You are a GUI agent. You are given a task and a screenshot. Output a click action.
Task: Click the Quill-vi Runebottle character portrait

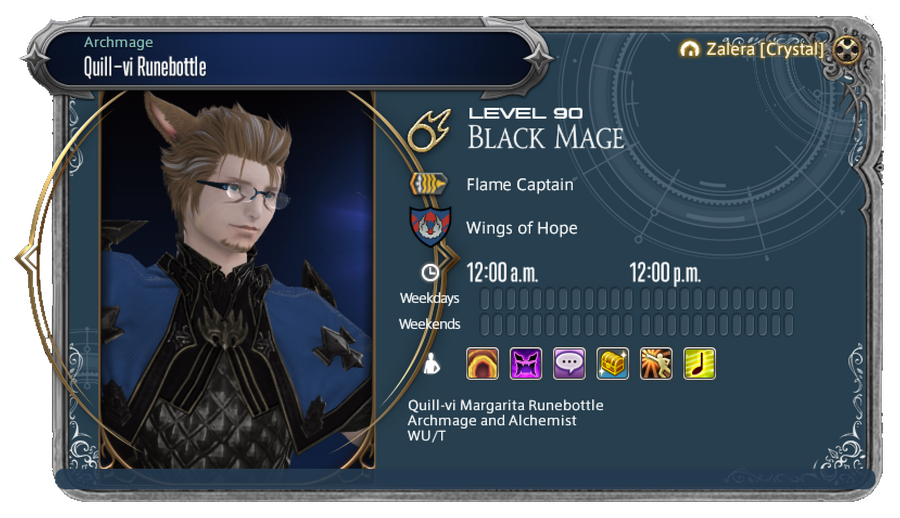tap(238, 280)
